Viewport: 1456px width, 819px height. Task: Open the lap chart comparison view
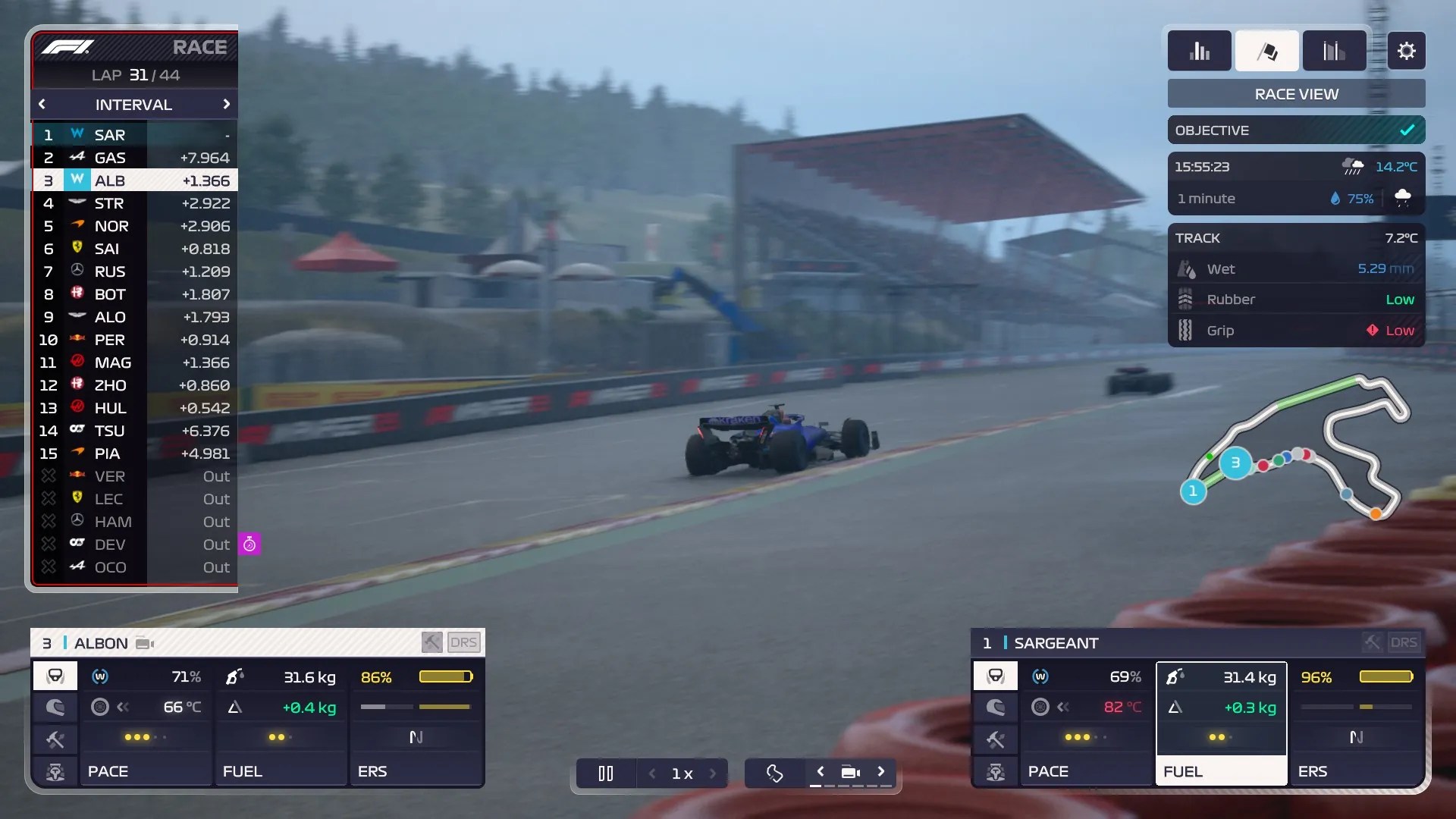click(1334, 50)
